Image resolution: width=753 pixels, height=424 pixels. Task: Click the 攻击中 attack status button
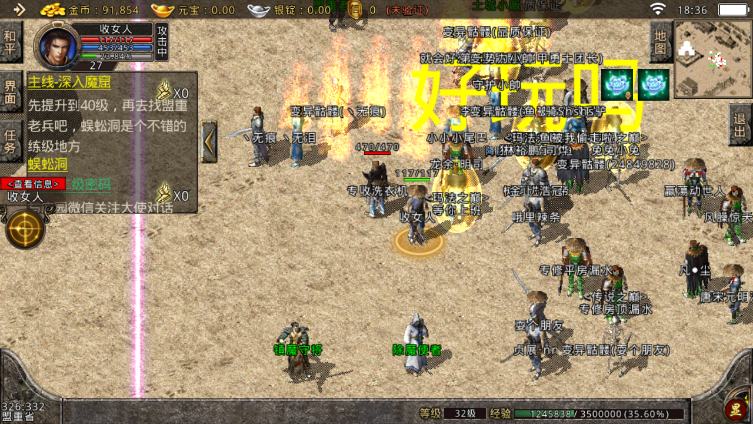point(162,43)
